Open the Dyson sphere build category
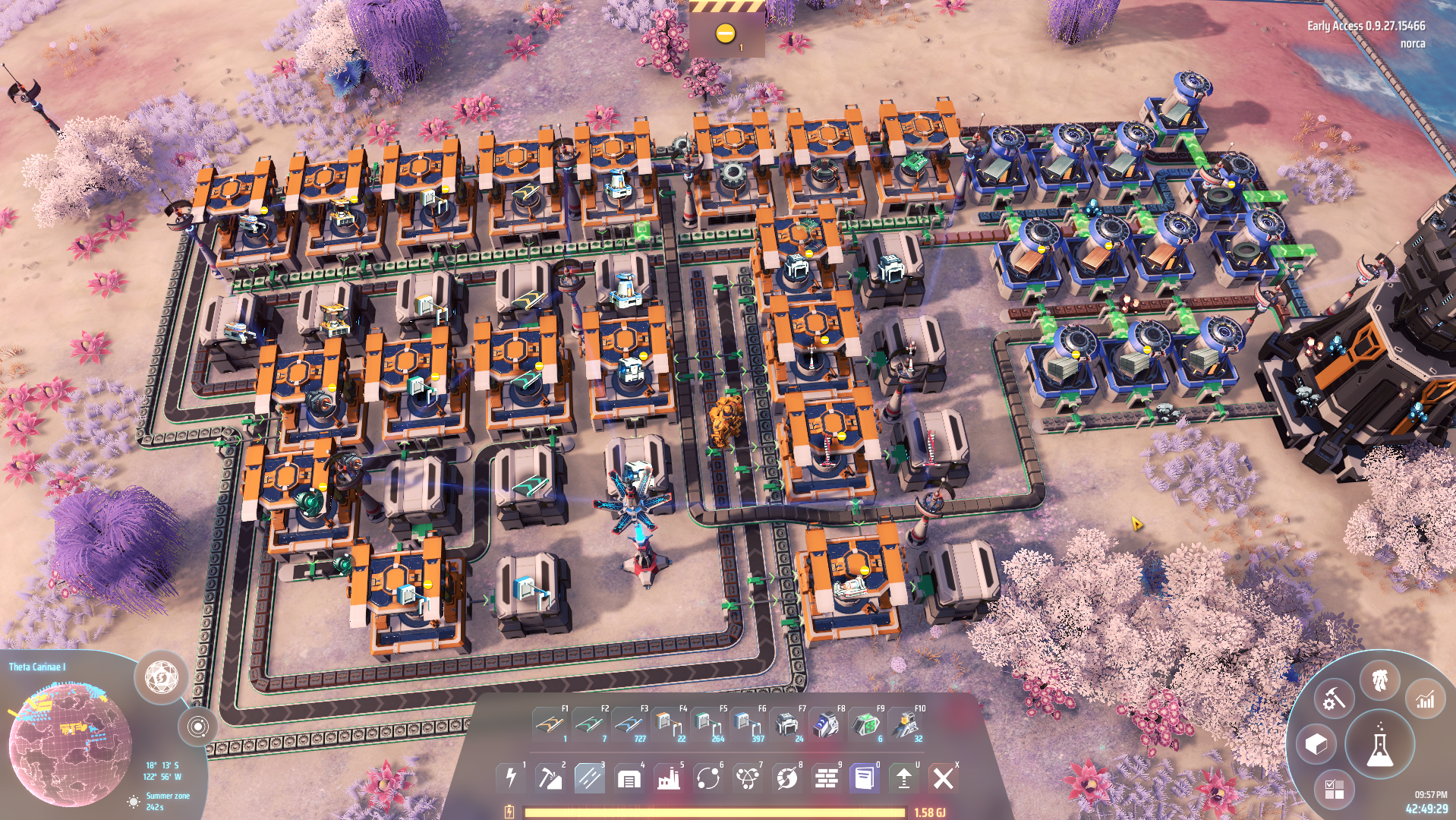Image resolution: width=1456 pixels, height=820 pixels. (x=786, y=777)
